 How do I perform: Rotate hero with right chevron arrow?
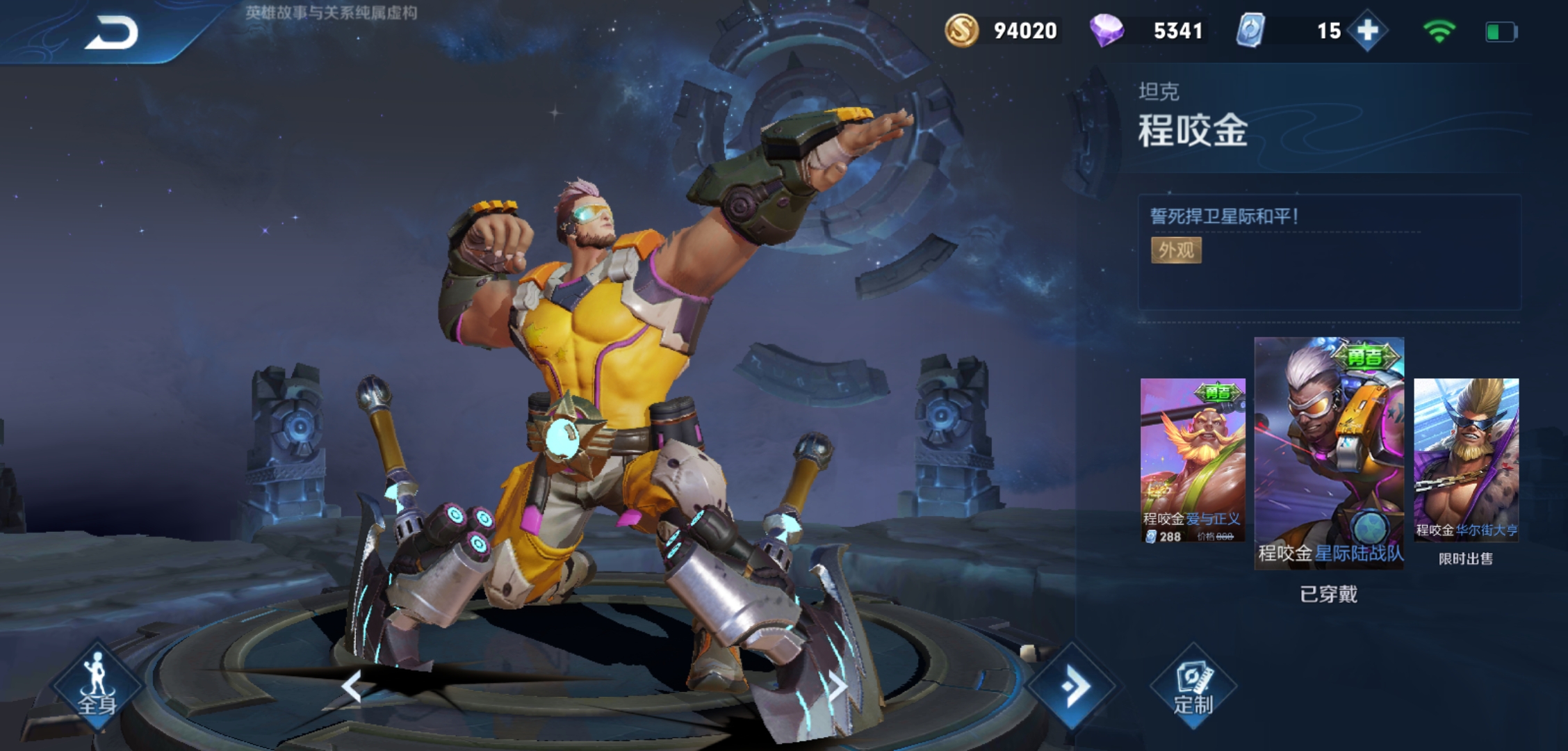(x=838, y=686)
